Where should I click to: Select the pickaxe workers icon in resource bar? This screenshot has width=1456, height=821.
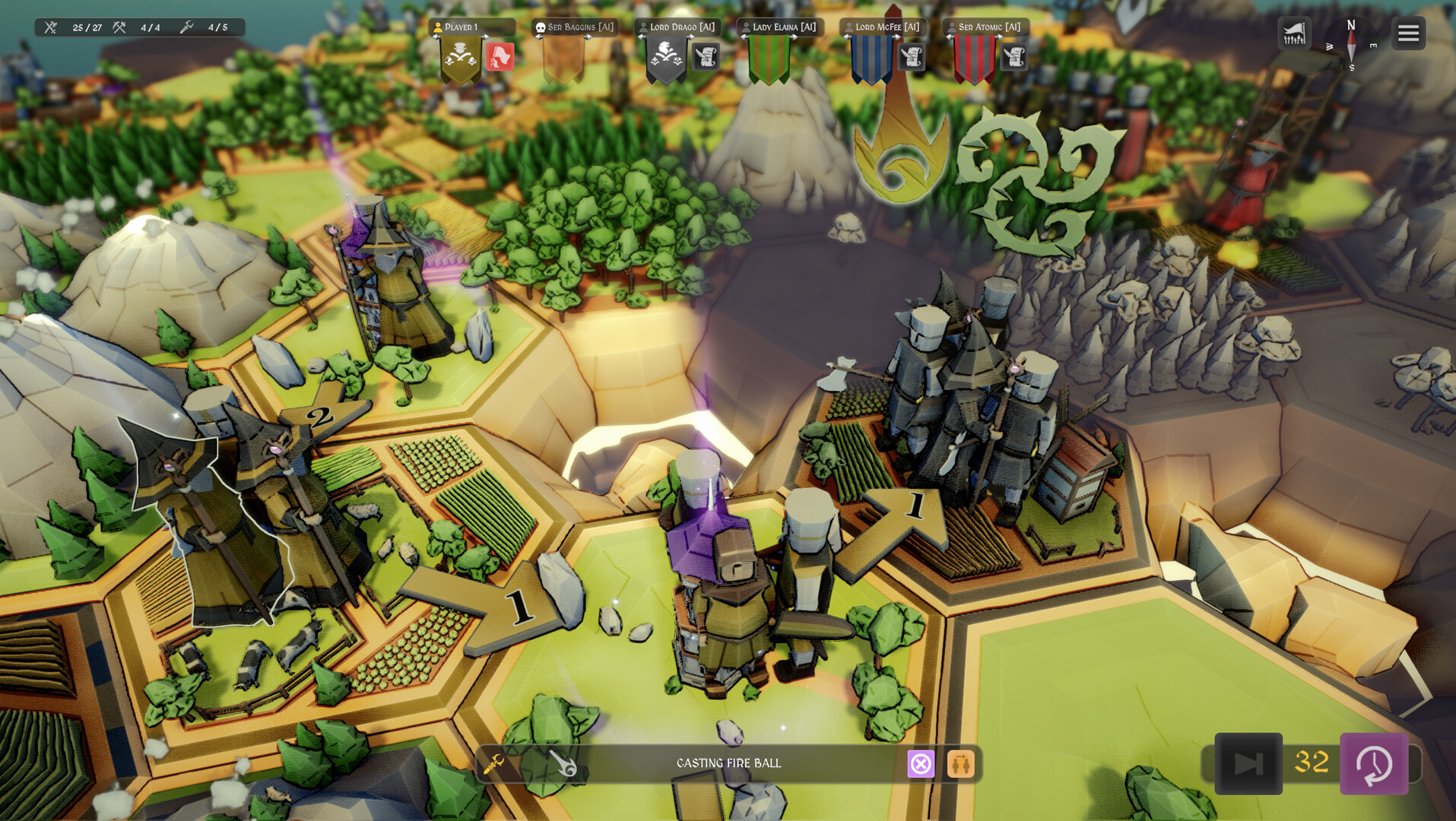[118, 27]
